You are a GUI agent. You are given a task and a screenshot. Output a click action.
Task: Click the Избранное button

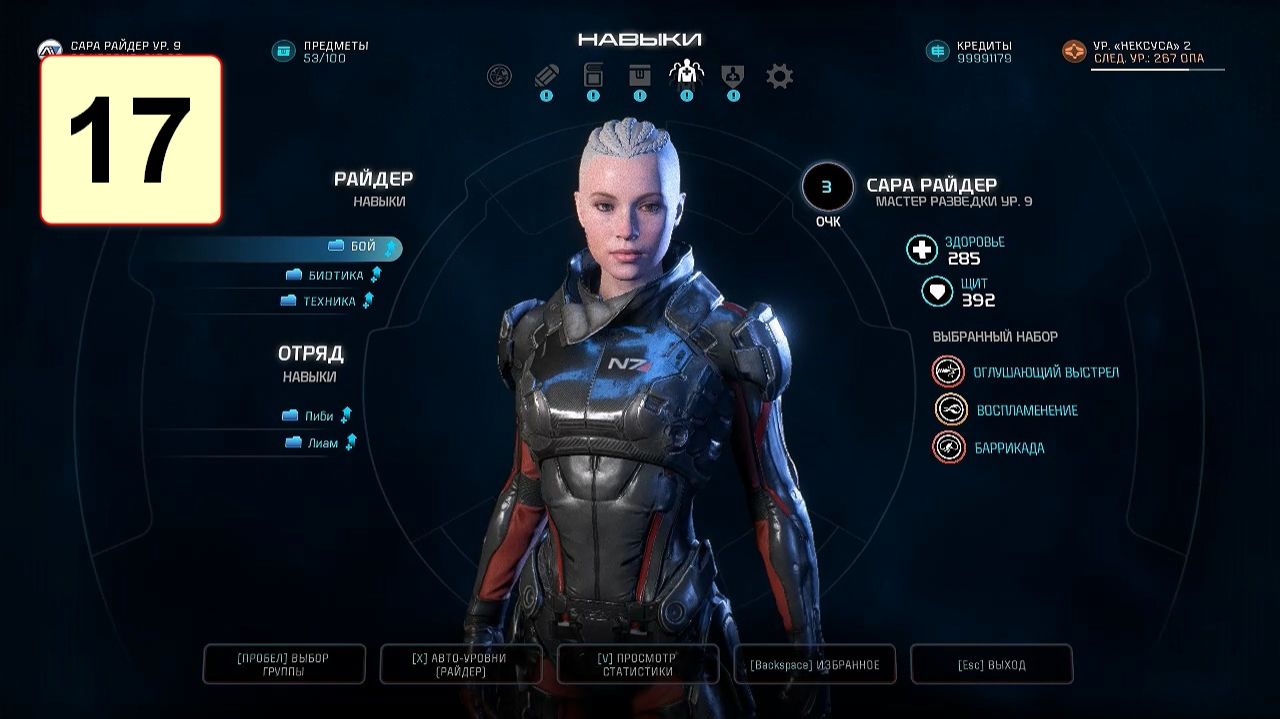814,664
